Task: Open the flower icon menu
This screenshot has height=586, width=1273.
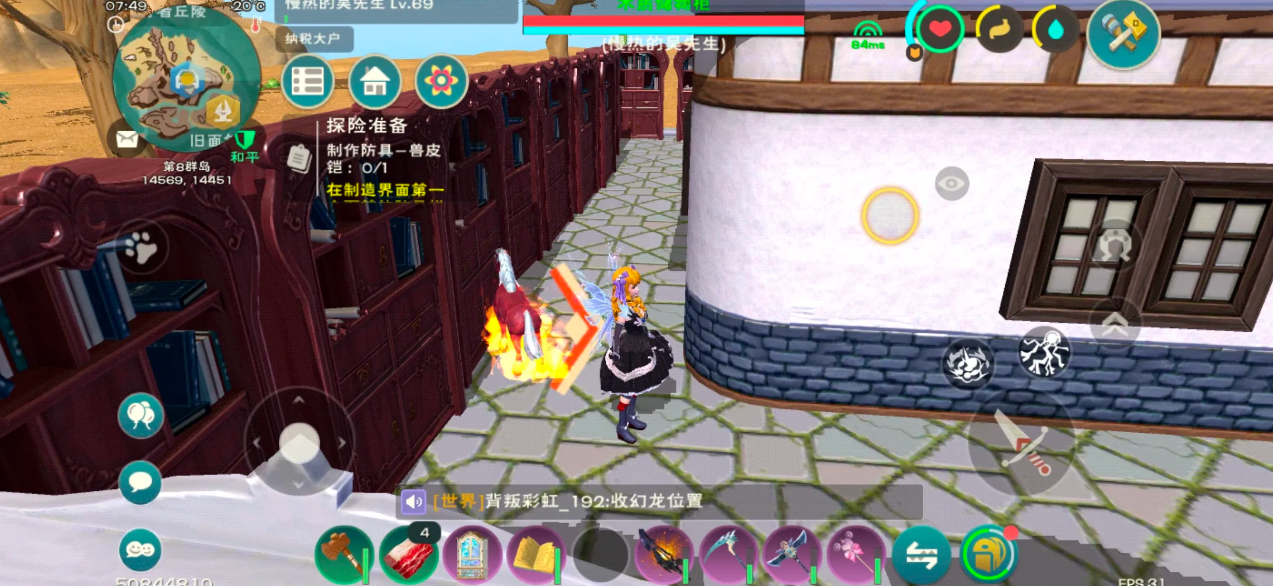Action: click(441, 82)
